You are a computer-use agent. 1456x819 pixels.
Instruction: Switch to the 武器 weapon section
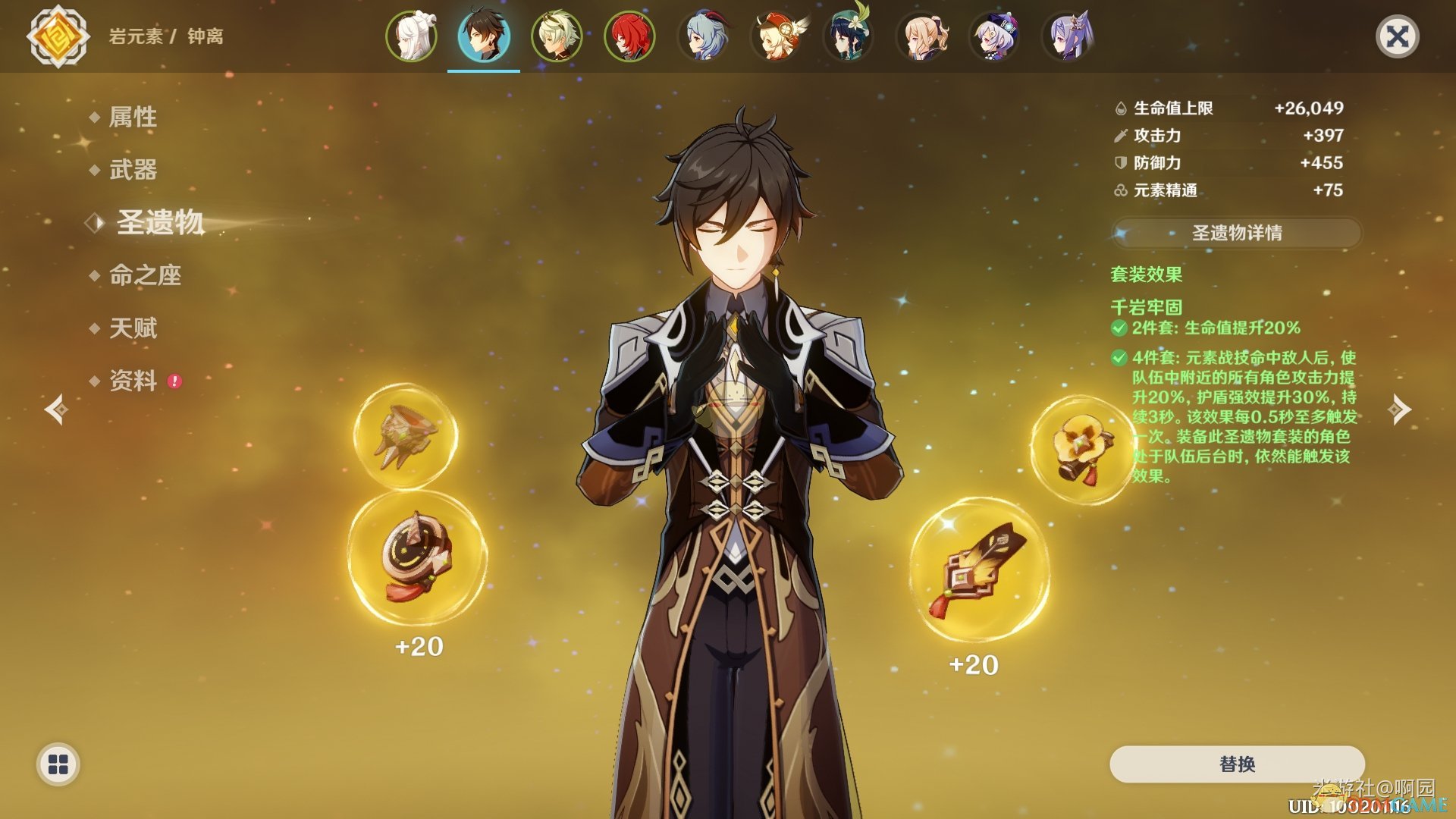133,170
